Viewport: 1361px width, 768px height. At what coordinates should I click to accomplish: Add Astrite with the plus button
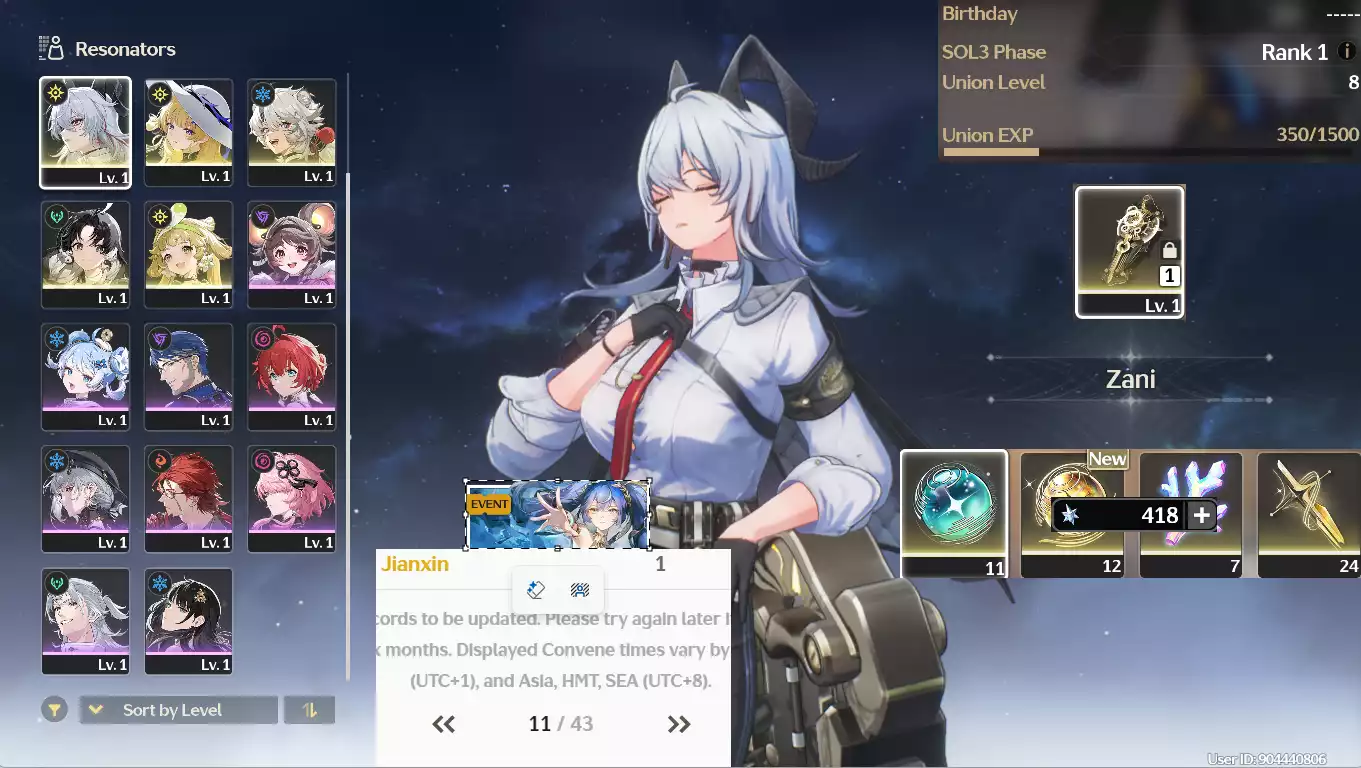[1202, 515]
